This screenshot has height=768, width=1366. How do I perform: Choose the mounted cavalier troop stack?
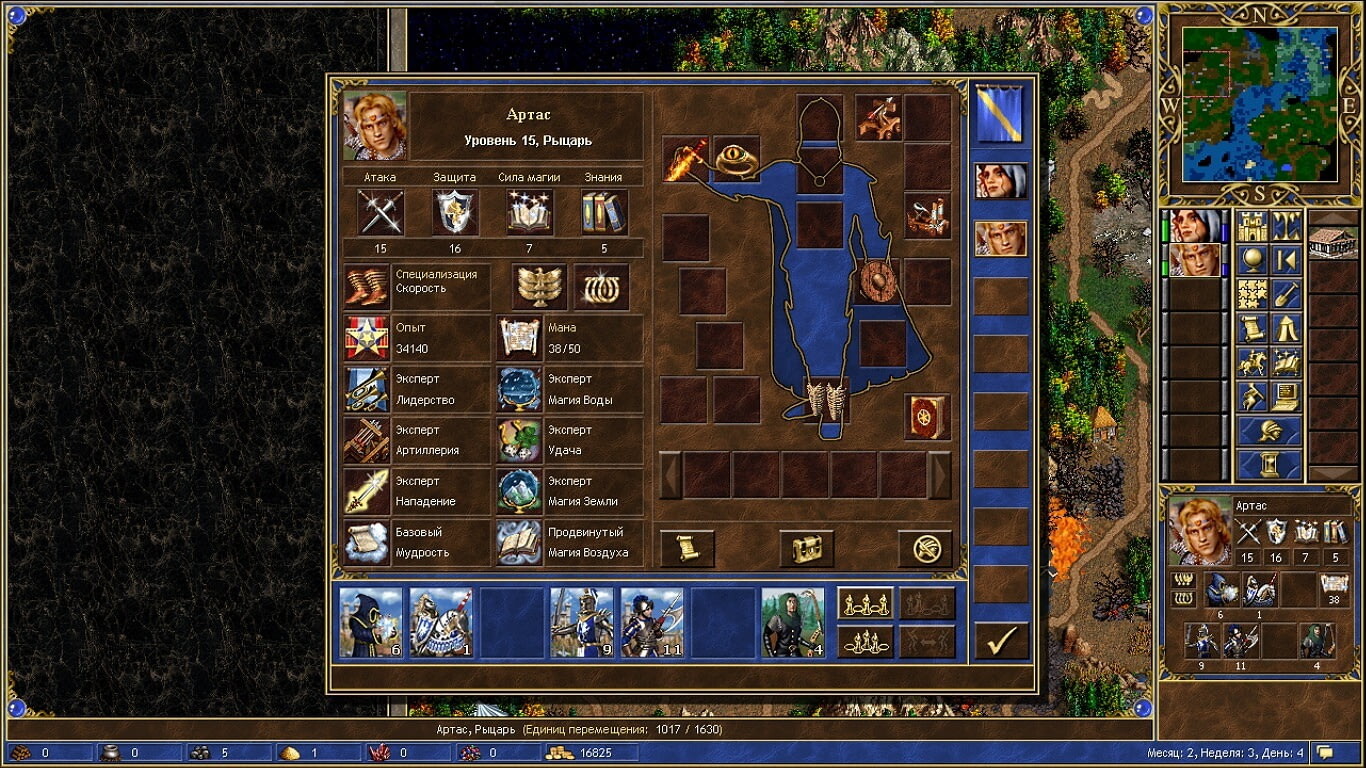441,622
